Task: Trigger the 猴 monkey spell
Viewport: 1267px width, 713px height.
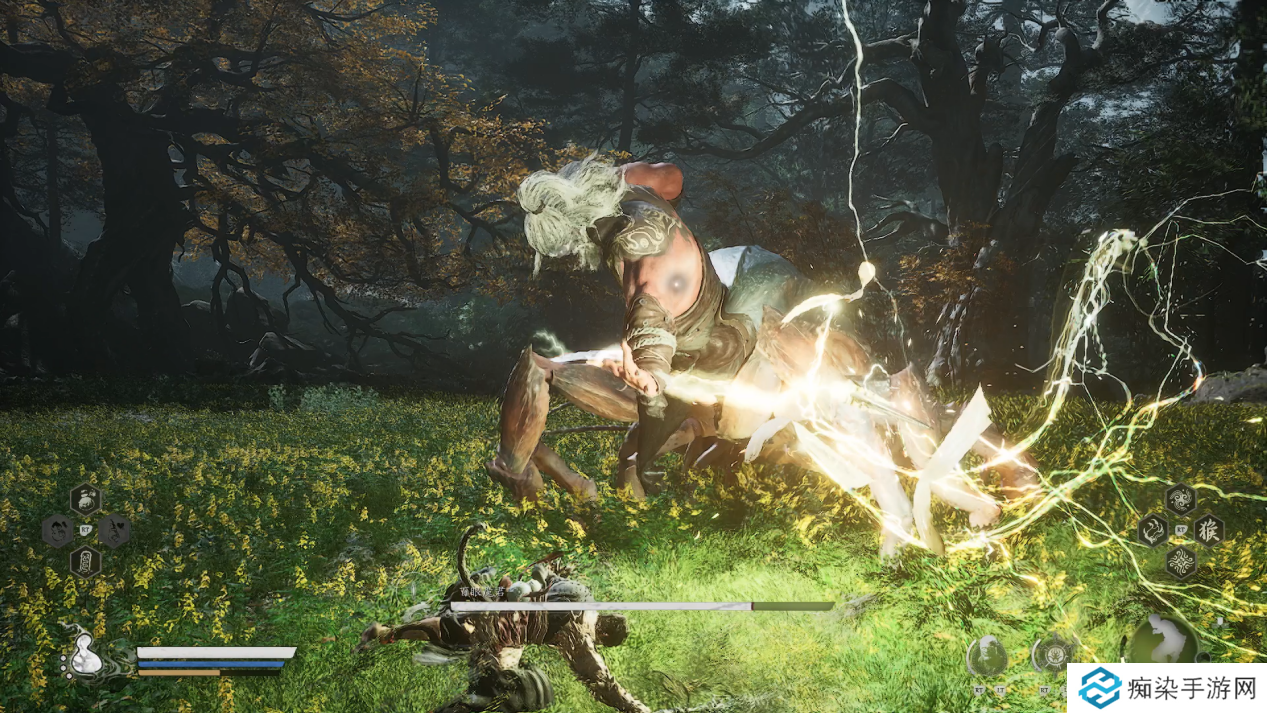Action: (x=1208, y=530)
